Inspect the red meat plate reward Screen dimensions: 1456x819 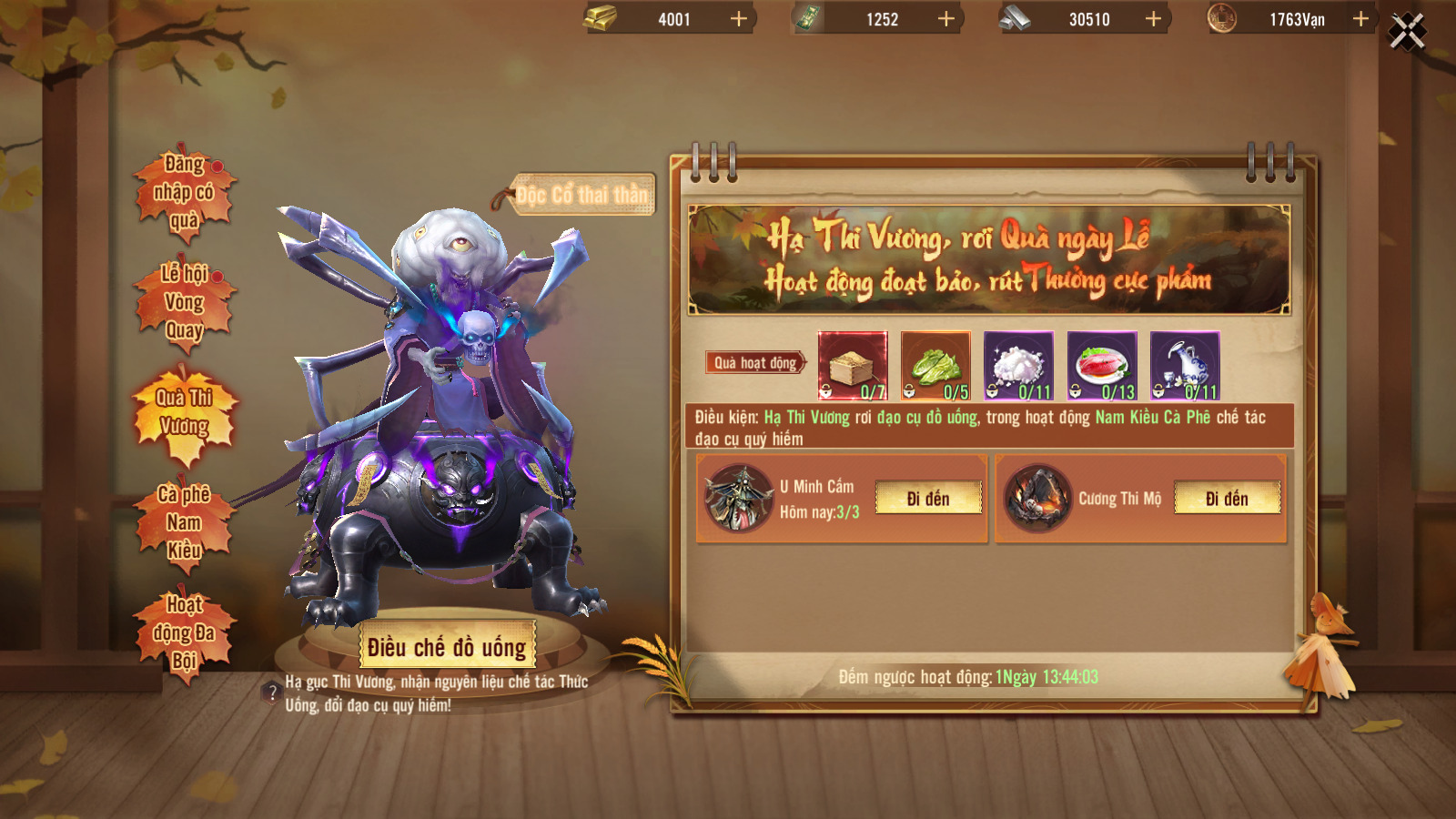coord(1102,366)
